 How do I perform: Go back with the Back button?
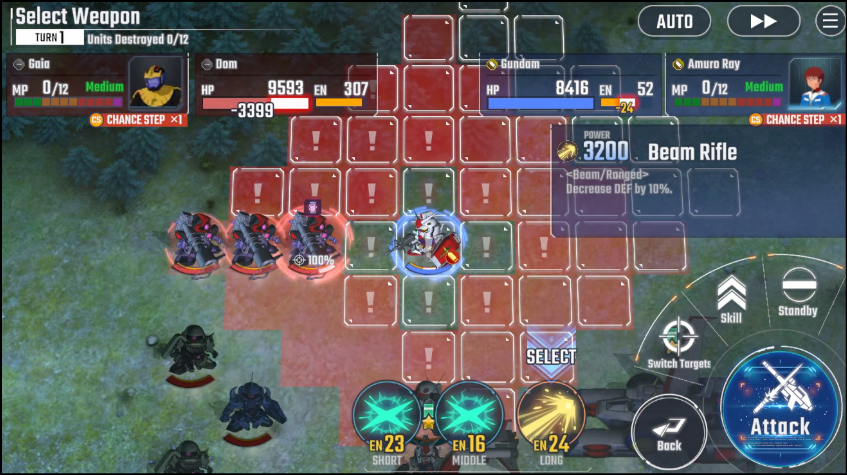669,431
